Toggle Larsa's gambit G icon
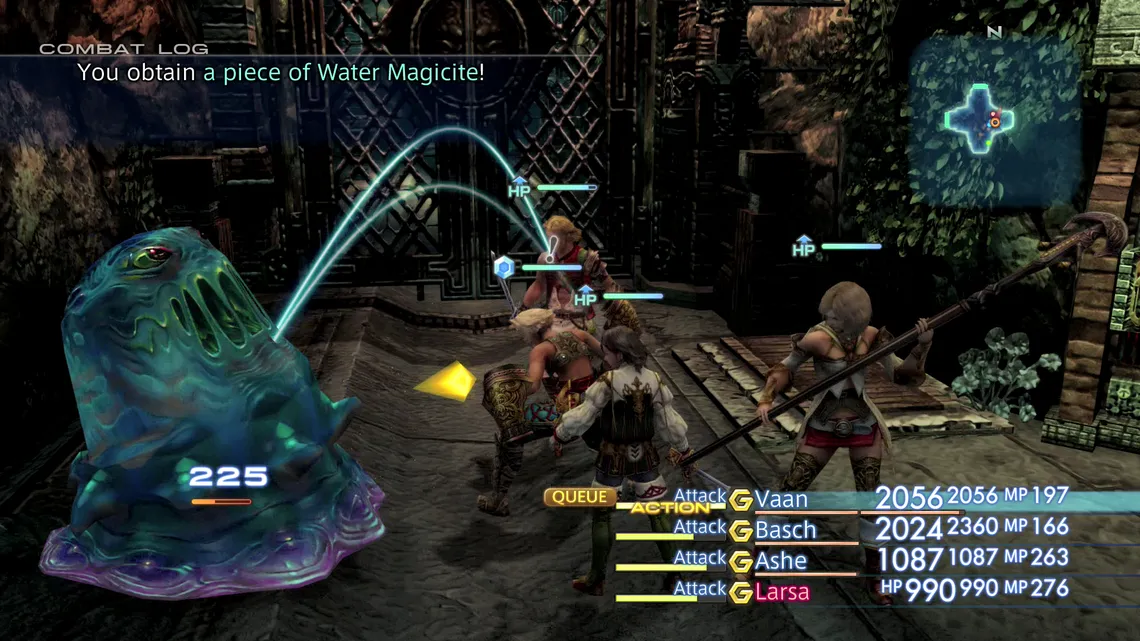Screen dimensions: 1140x641 coord(740,592)
